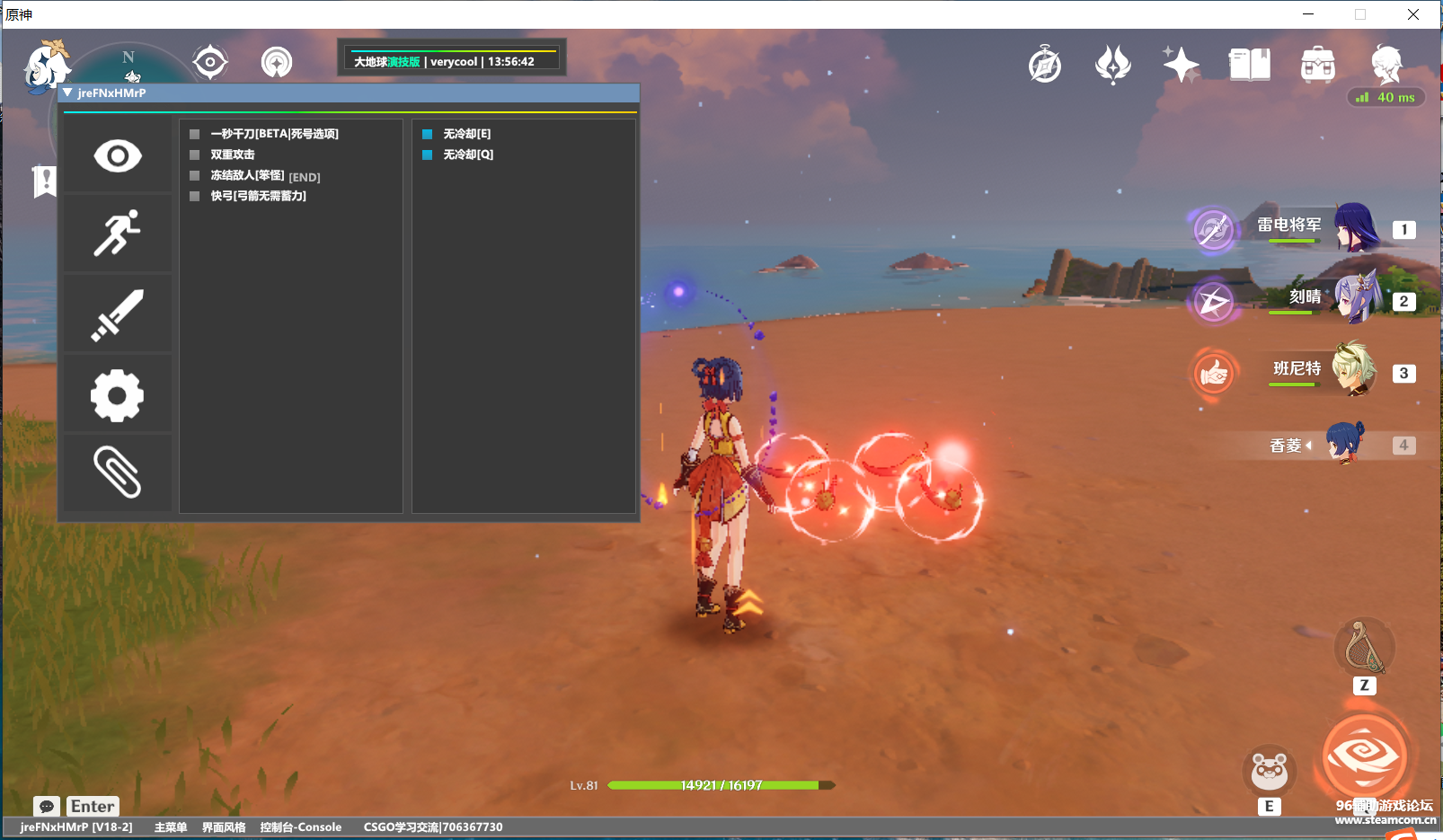Select the sword combat cheat icon

116,314
